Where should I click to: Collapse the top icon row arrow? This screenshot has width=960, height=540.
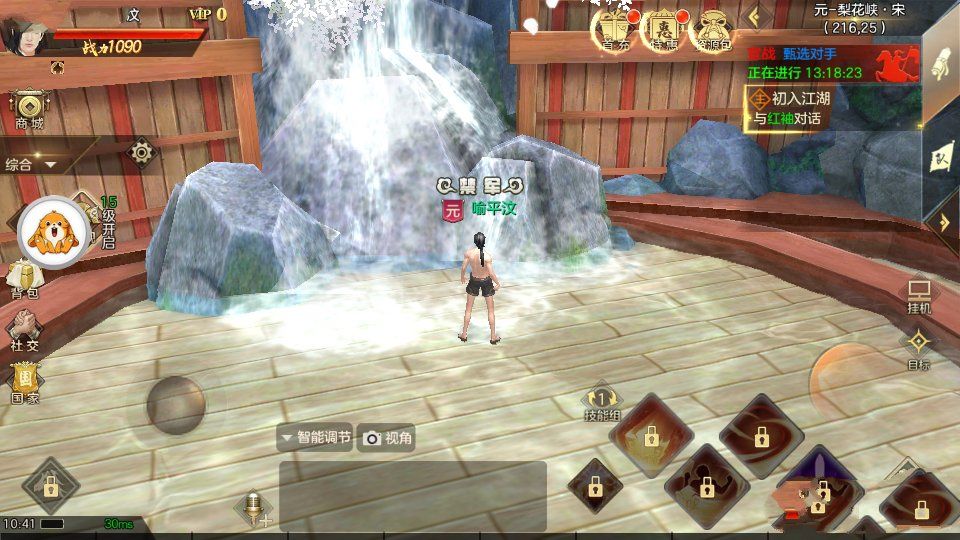click(757, 16)
